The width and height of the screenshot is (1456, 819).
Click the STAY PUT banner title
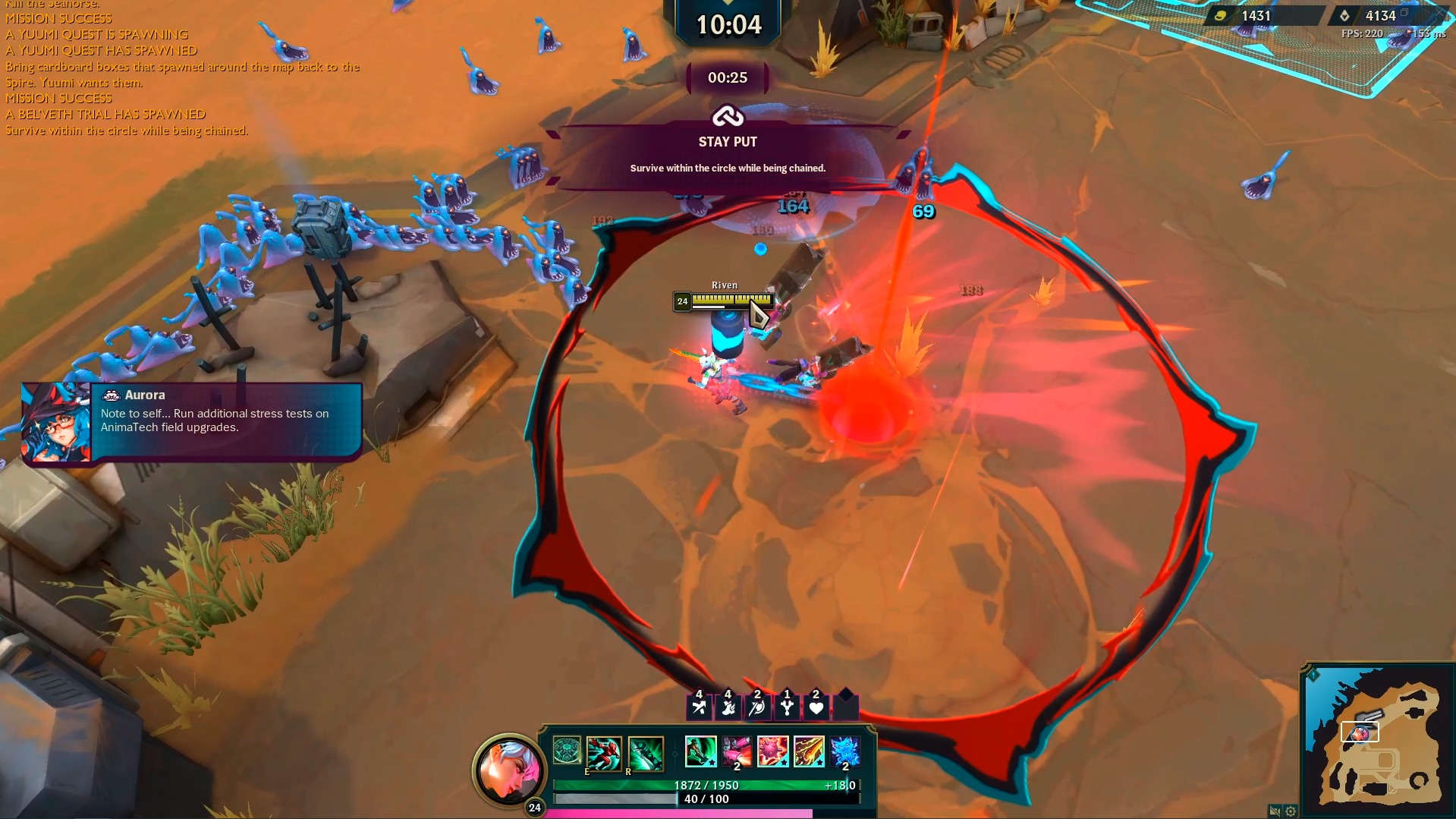click(726, 141)
